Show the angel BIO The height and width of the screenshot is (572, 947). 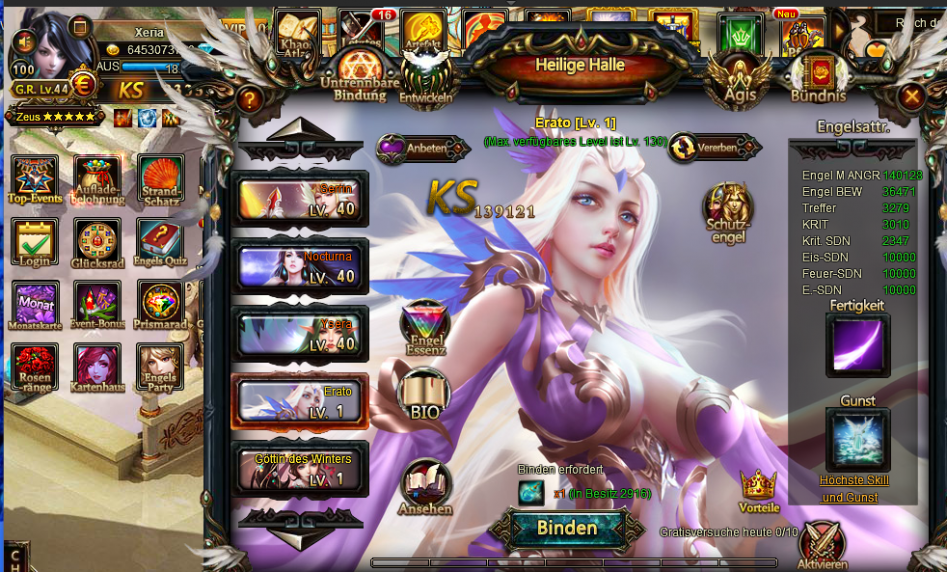(x=424, y=395)
